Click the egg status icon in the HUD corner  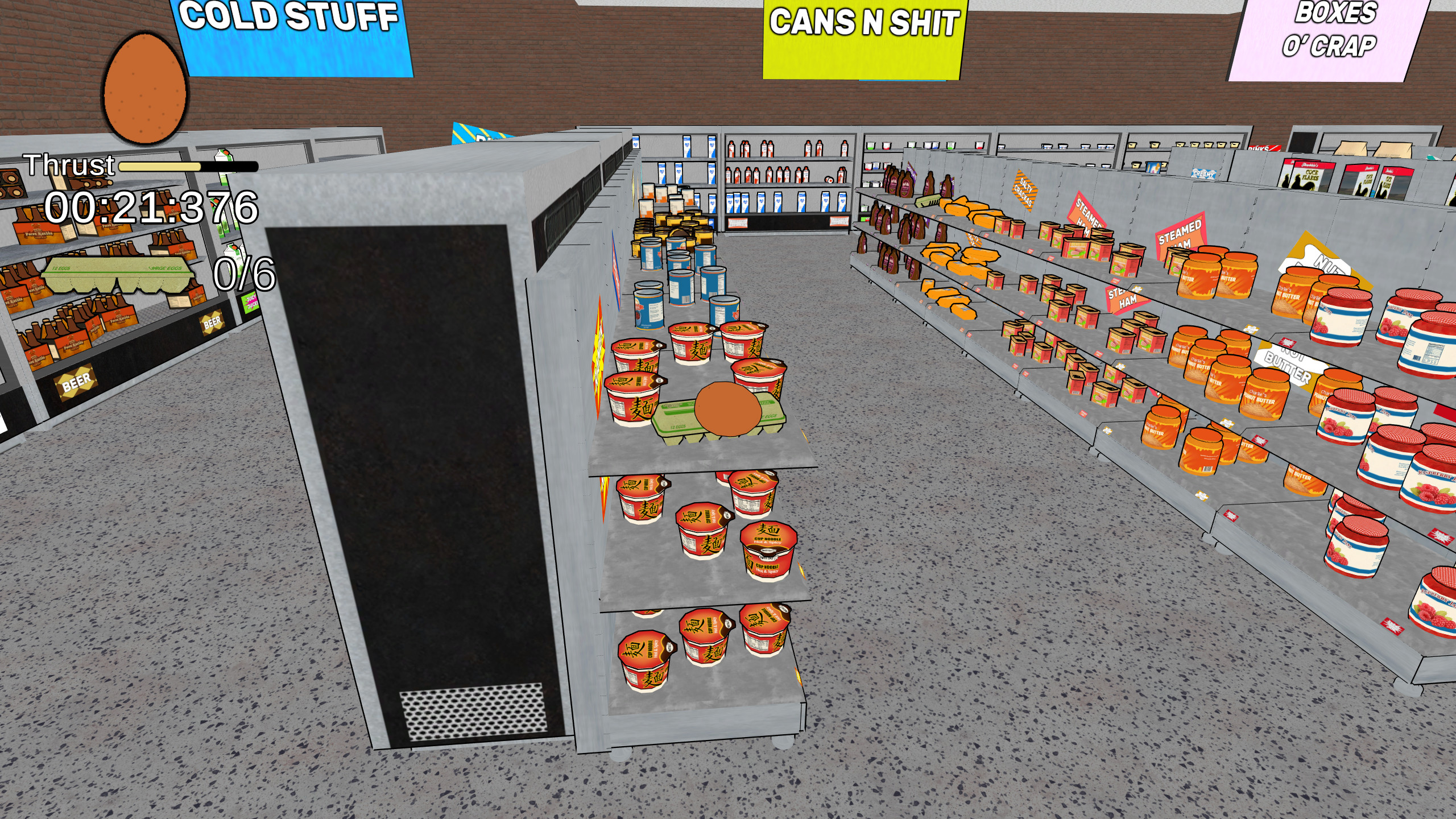click(145, 88)
